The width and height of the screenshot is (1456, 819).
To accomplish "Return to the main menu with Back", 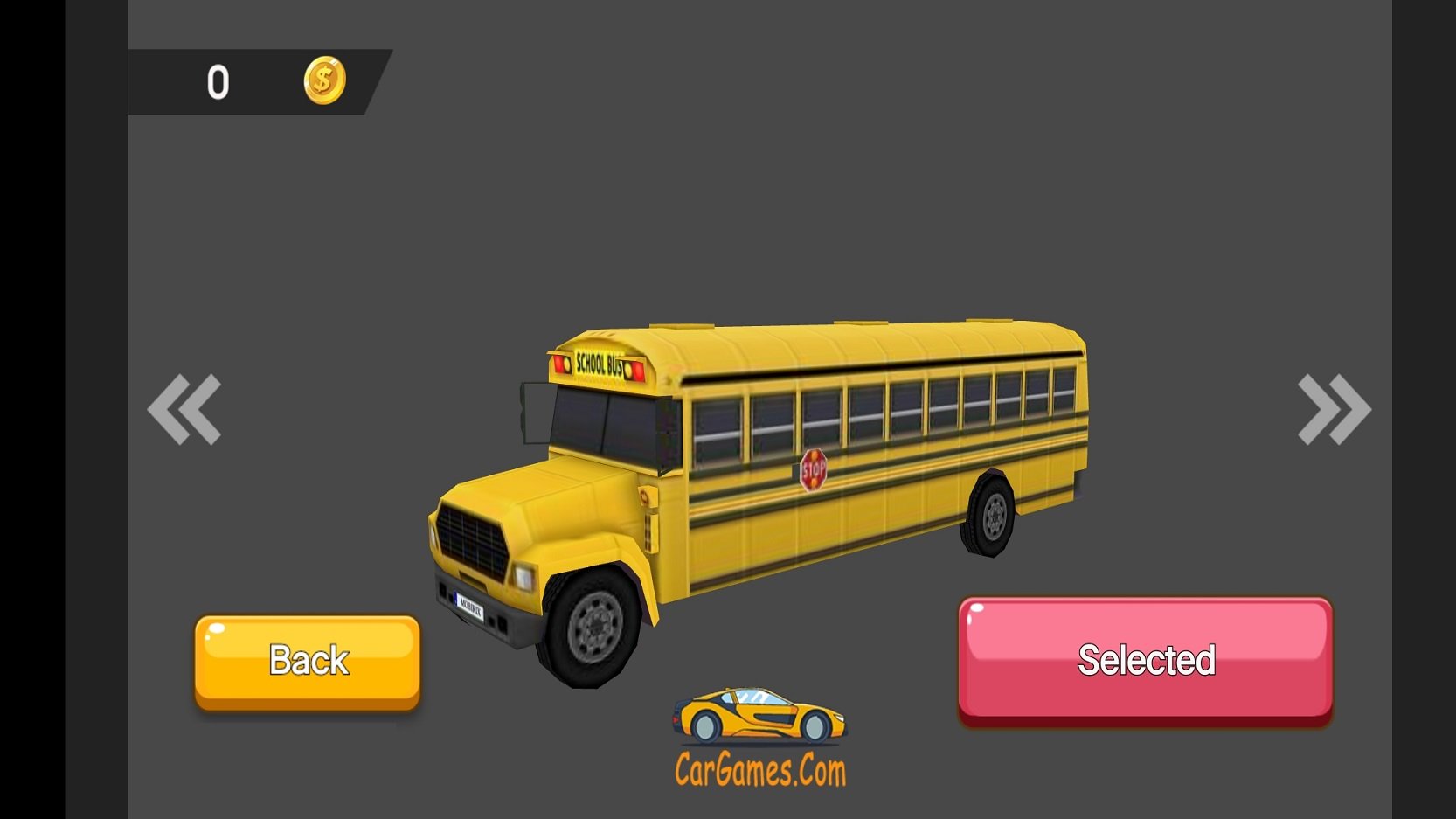I will (308, 661).
